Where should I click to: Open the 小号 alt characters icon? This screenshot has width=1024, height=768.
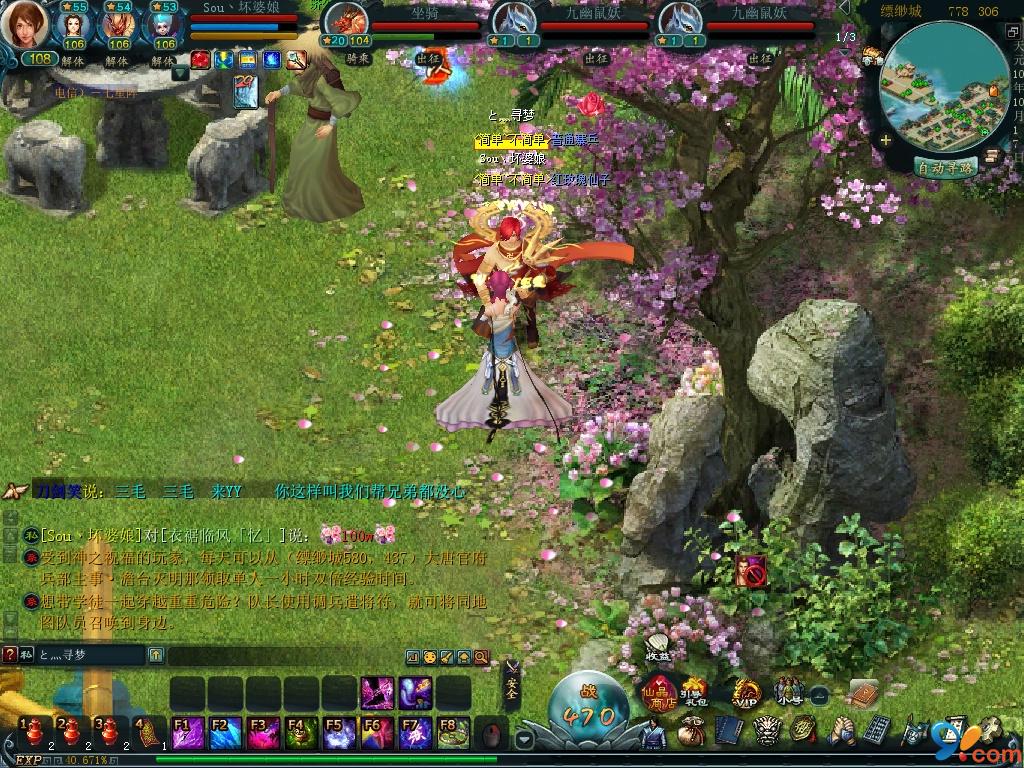click(x=789, y=690)
